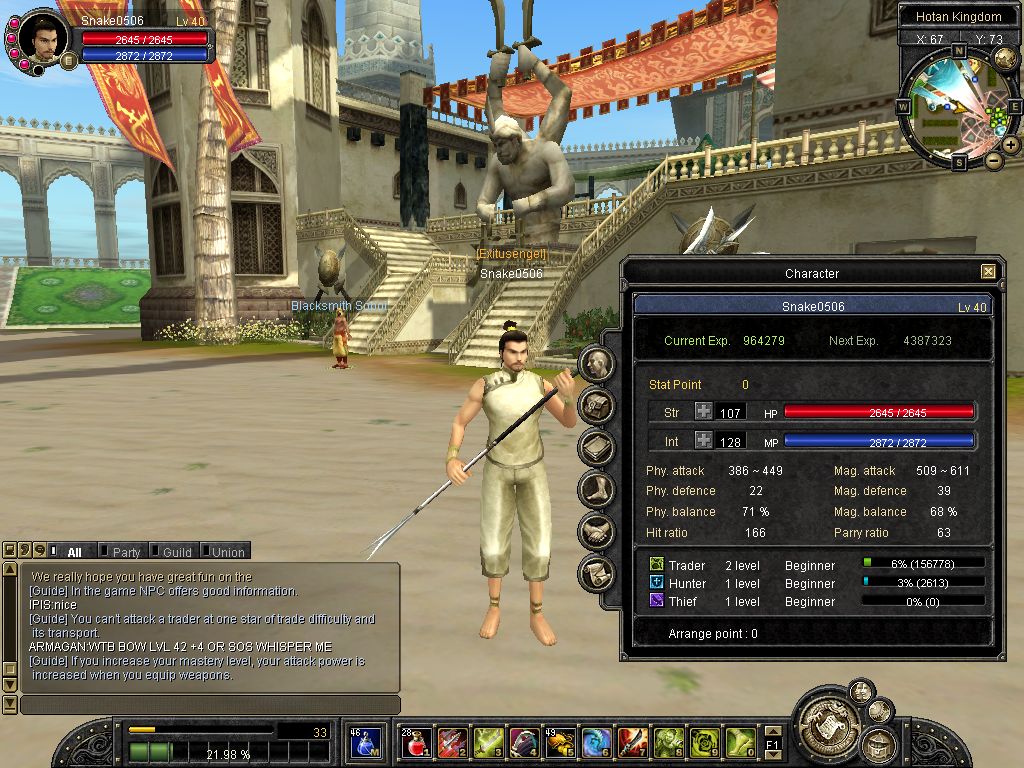Open the book icon on the side panel
The width and height of the screenshot is (1024, 768).
[x=597, y=447]
